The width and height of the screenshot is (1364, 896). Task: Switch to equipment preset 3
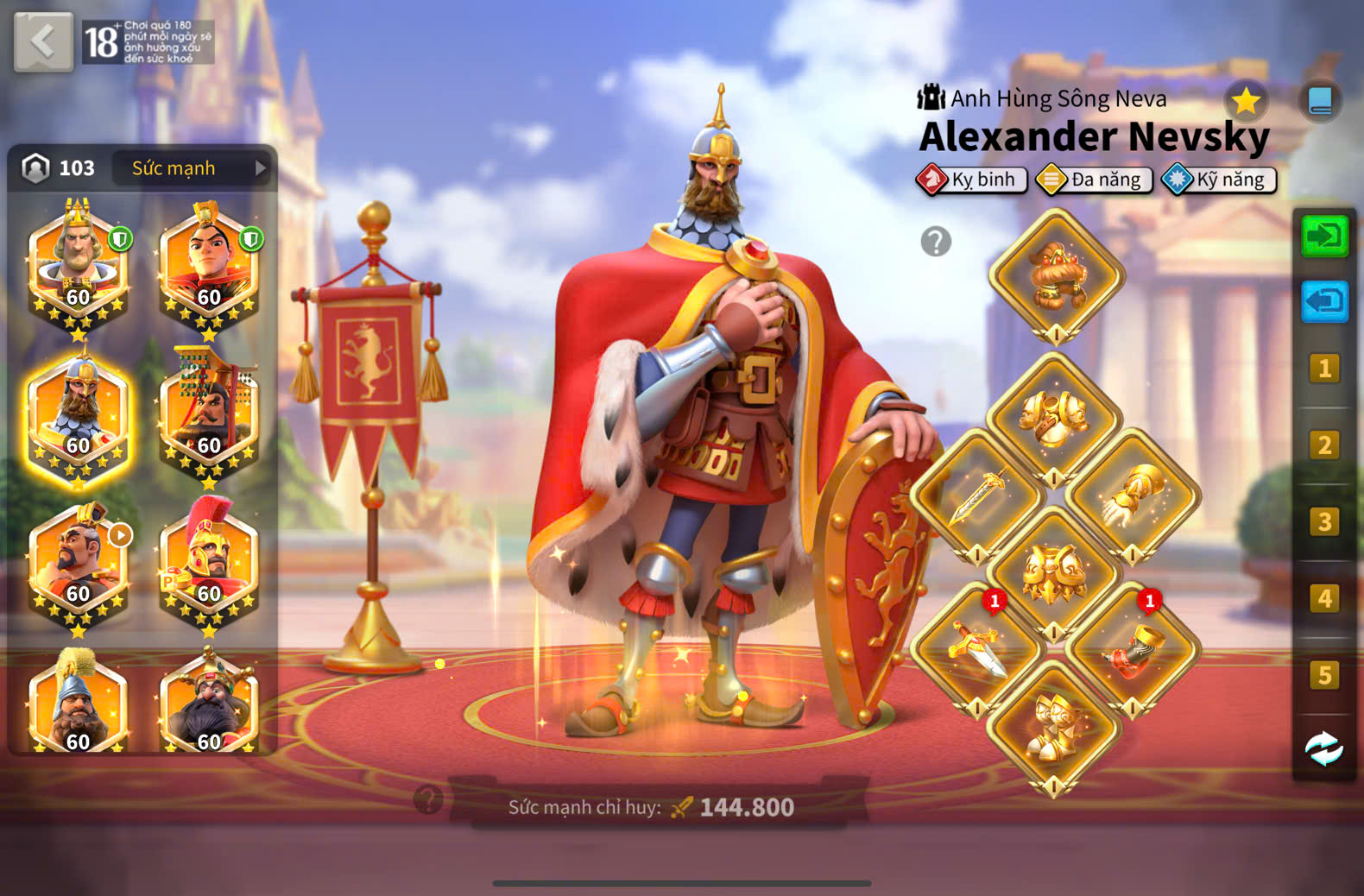(x=1324, y=521)
